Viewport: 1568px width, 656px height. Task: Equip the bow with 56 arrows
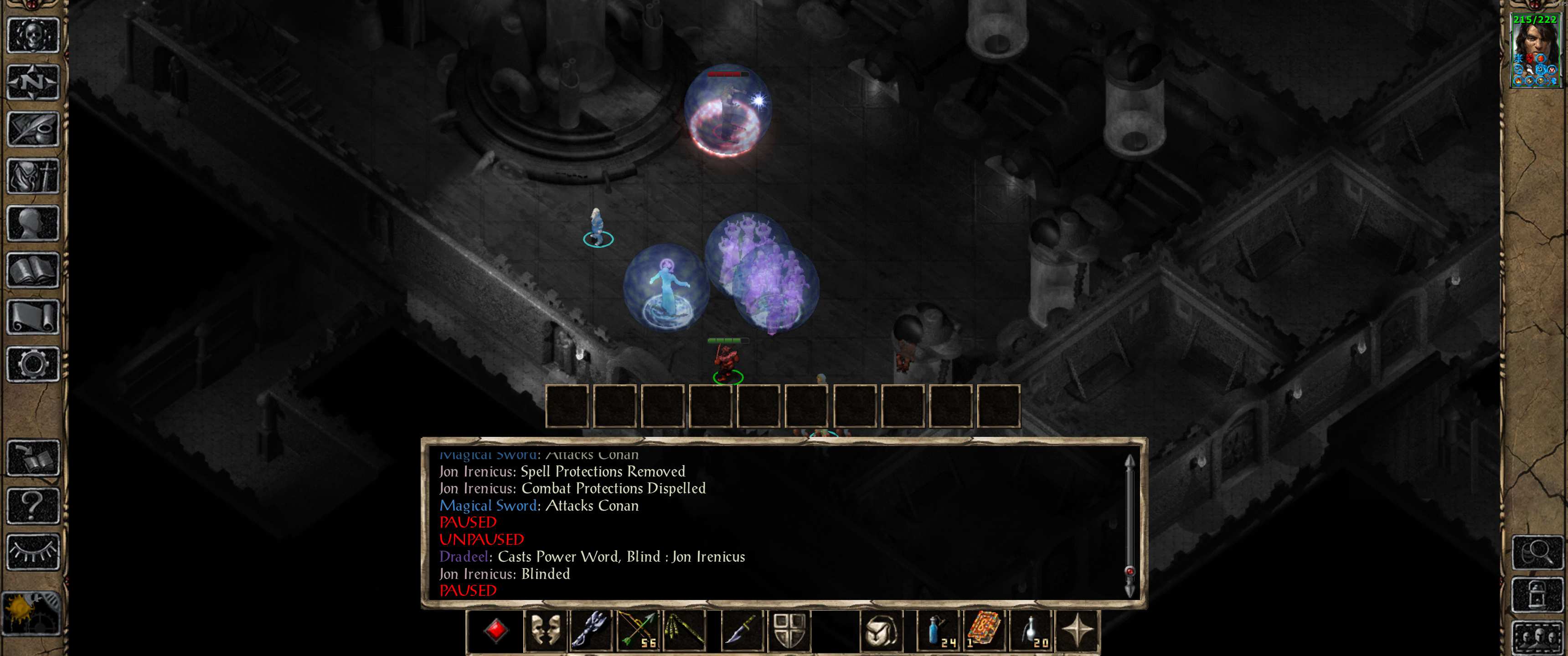click(638, 630)
